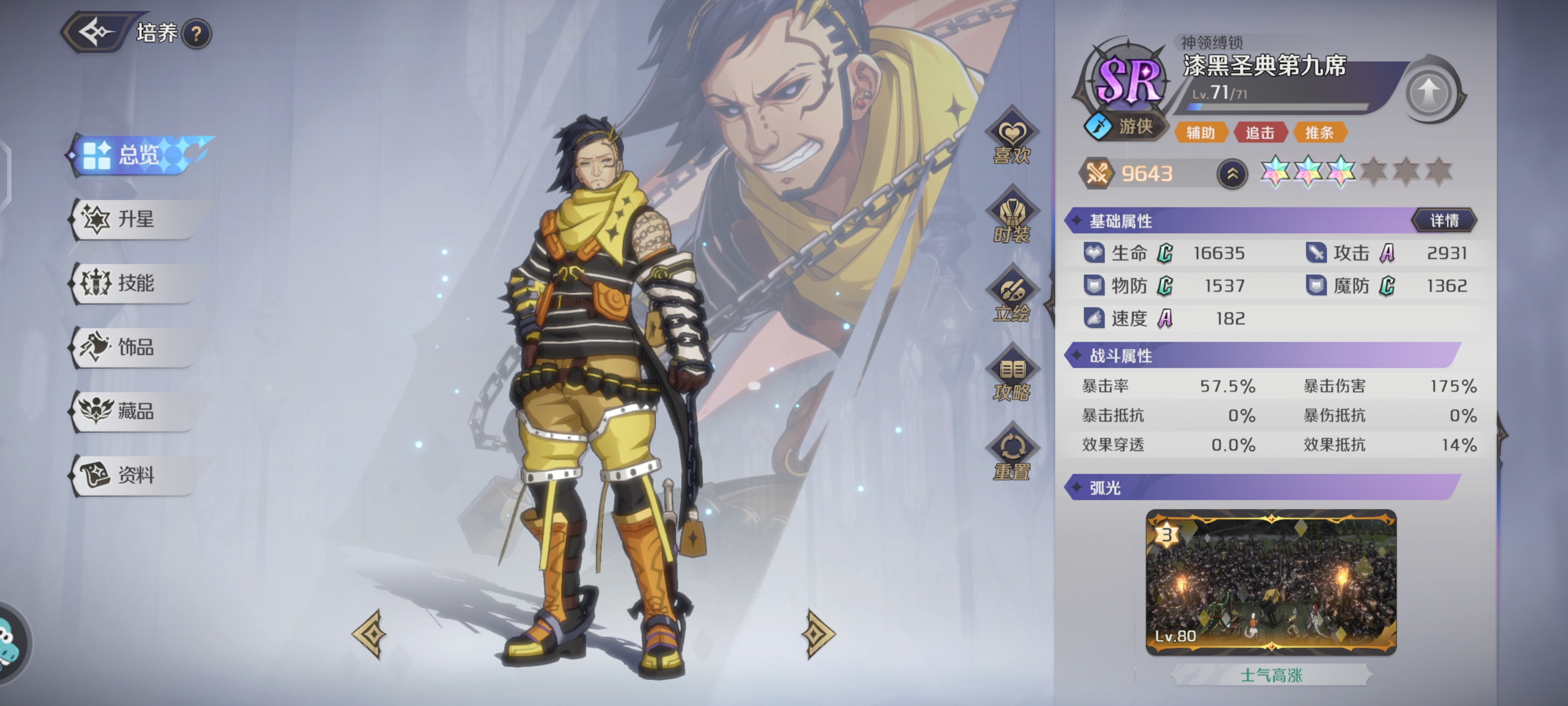Open the help question mark icon

[196, 34]
